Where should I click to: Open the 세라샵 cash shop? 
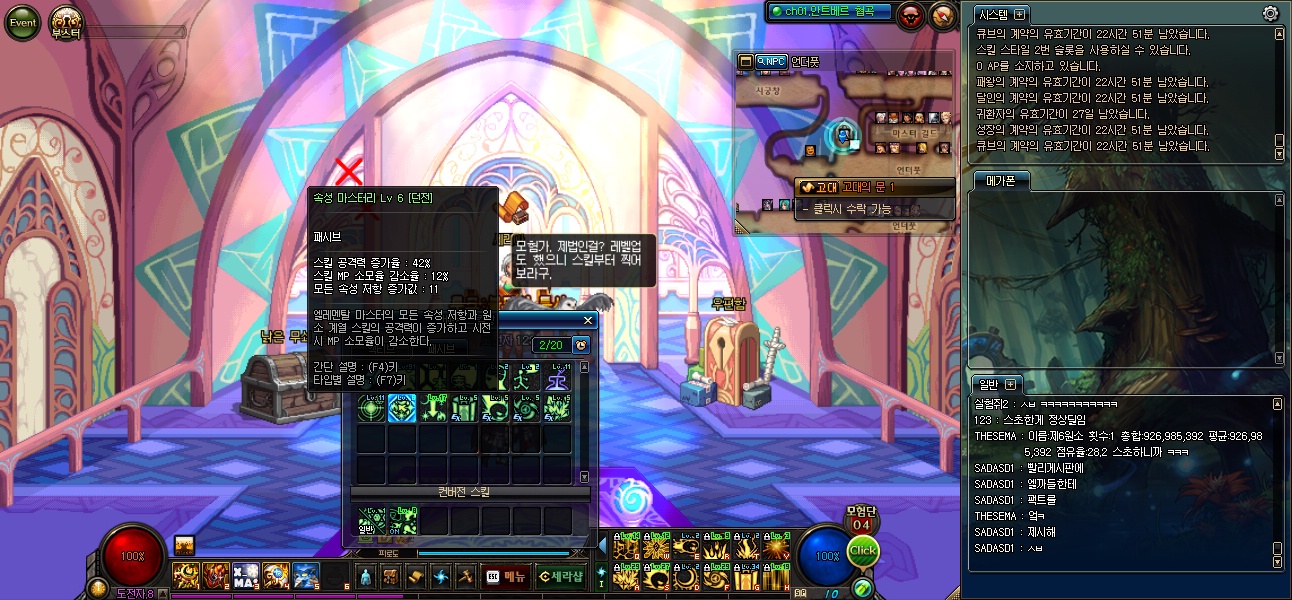pos(559,576)
